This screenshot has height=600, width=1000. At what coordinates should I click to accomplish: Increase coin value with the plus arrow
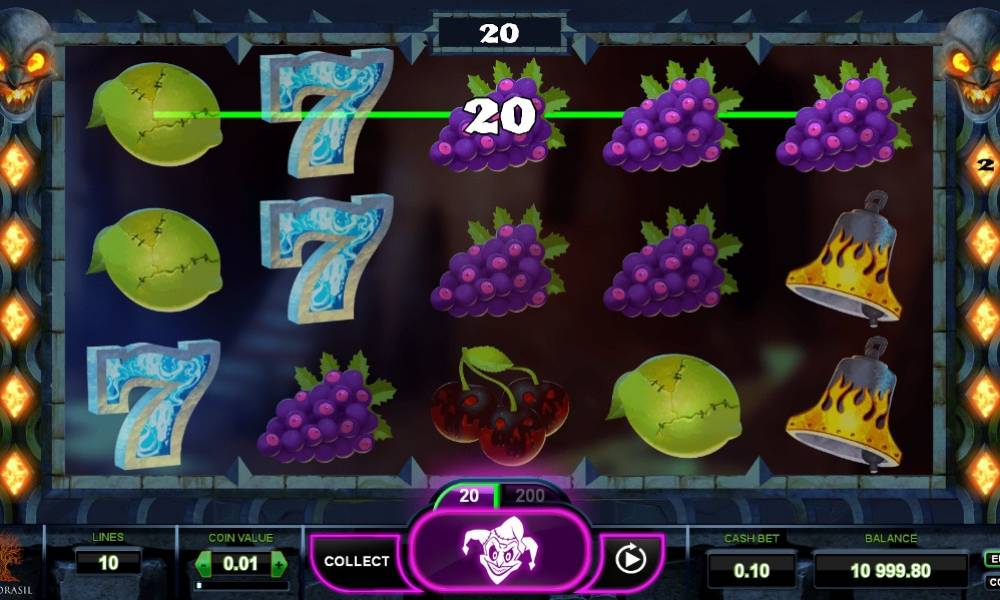[278, 563]
